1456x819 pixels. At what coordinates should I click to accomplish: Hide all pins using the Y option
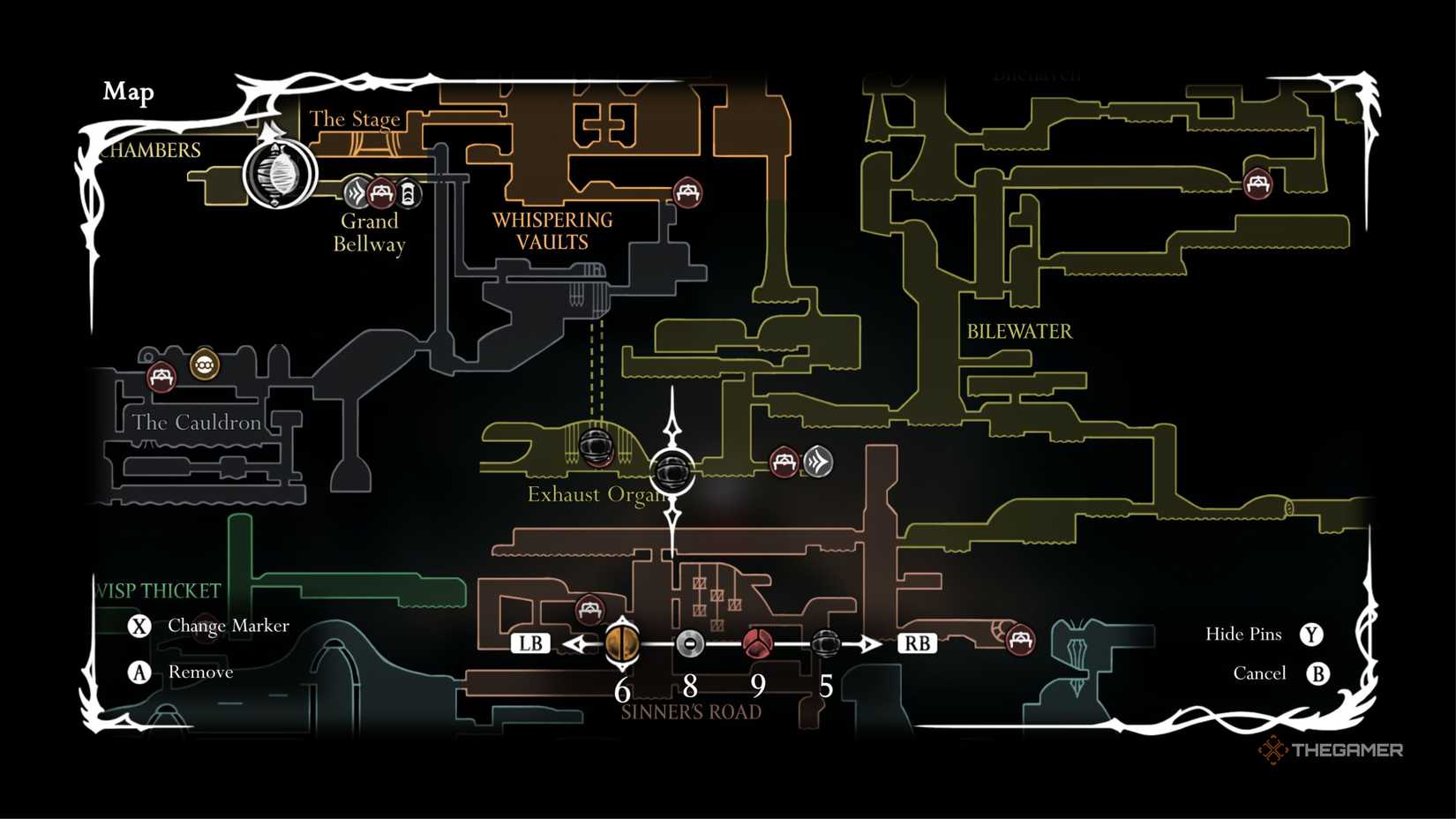click(x=1312, y=634)
